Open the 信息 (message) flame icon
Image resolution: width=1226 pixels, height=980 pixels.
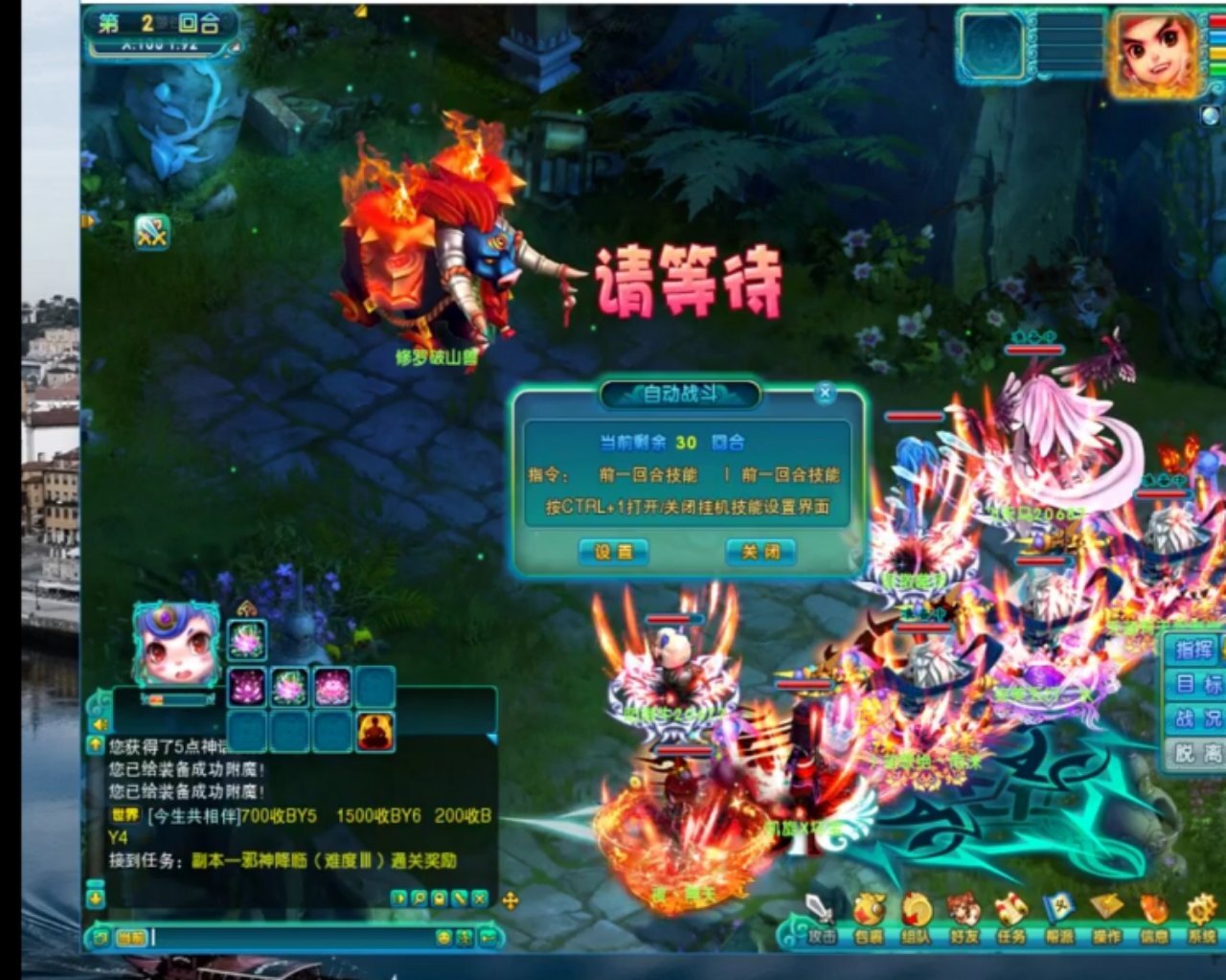tap(1155, 908)
